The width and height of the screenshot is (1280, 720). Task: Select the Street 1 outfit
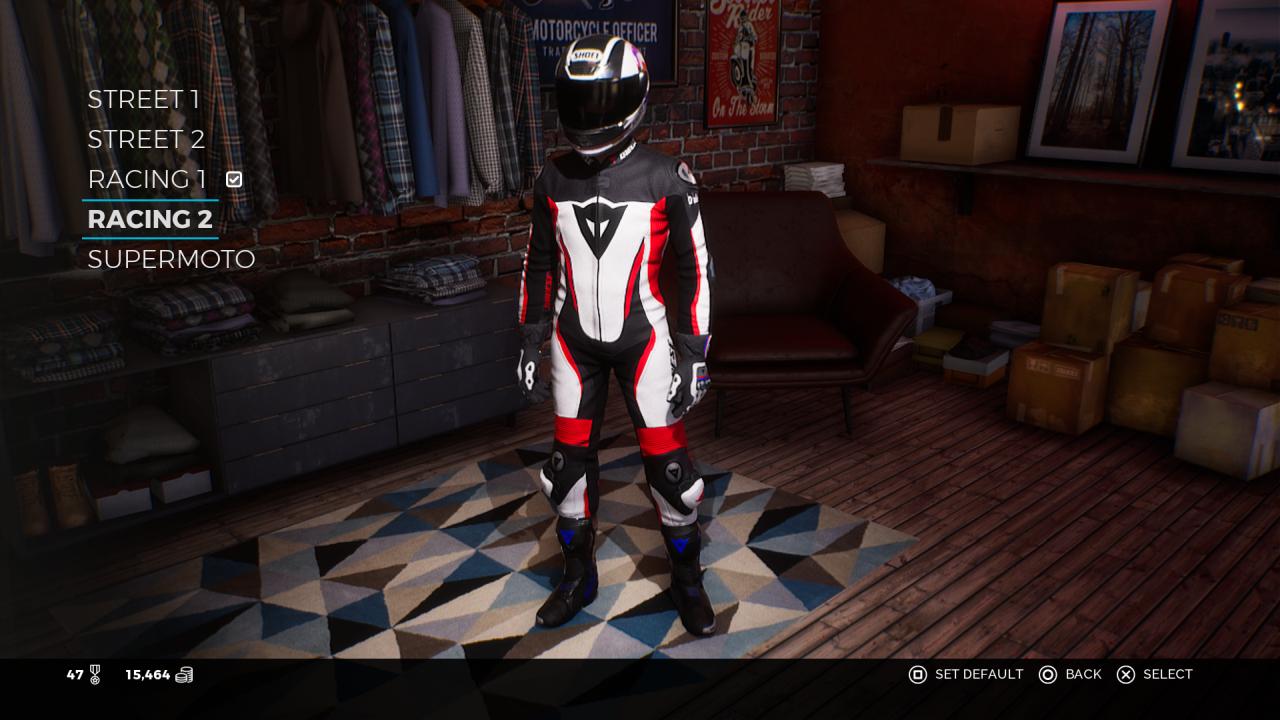143,99
